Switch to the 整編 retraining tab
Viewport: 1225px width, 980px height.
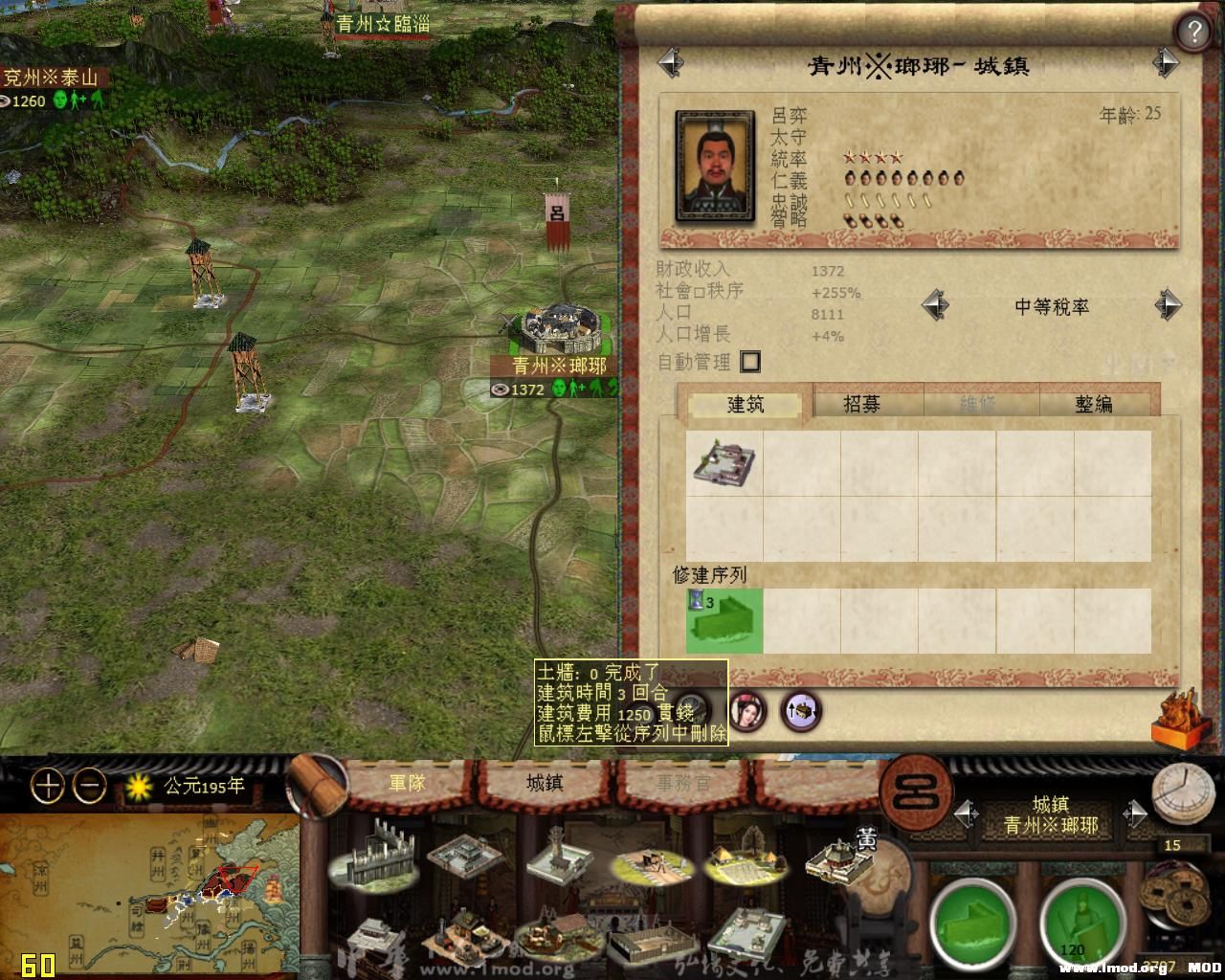point(1096,404)
